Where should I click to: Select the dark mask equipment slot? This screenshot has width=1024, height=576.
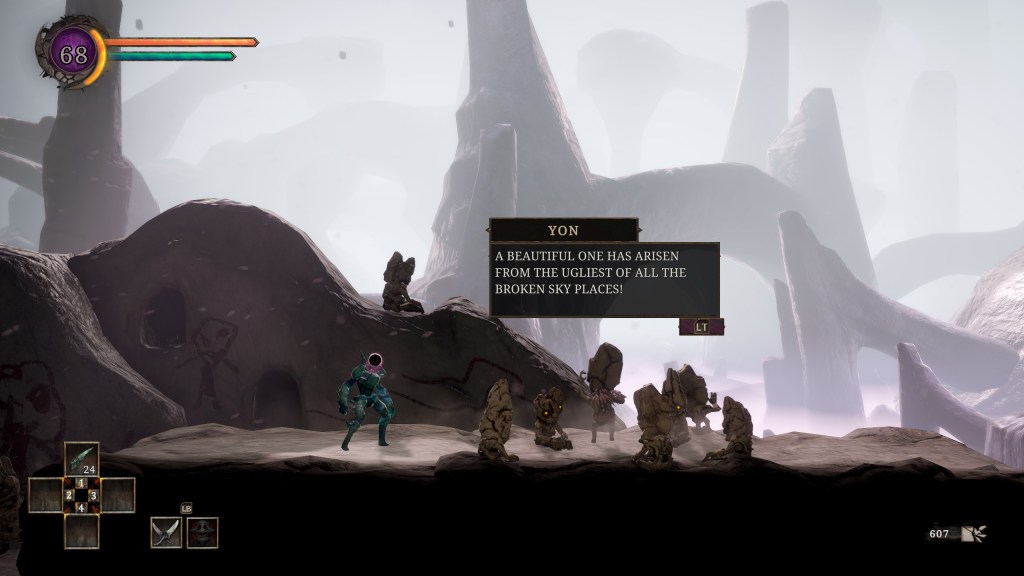[202, 532]
